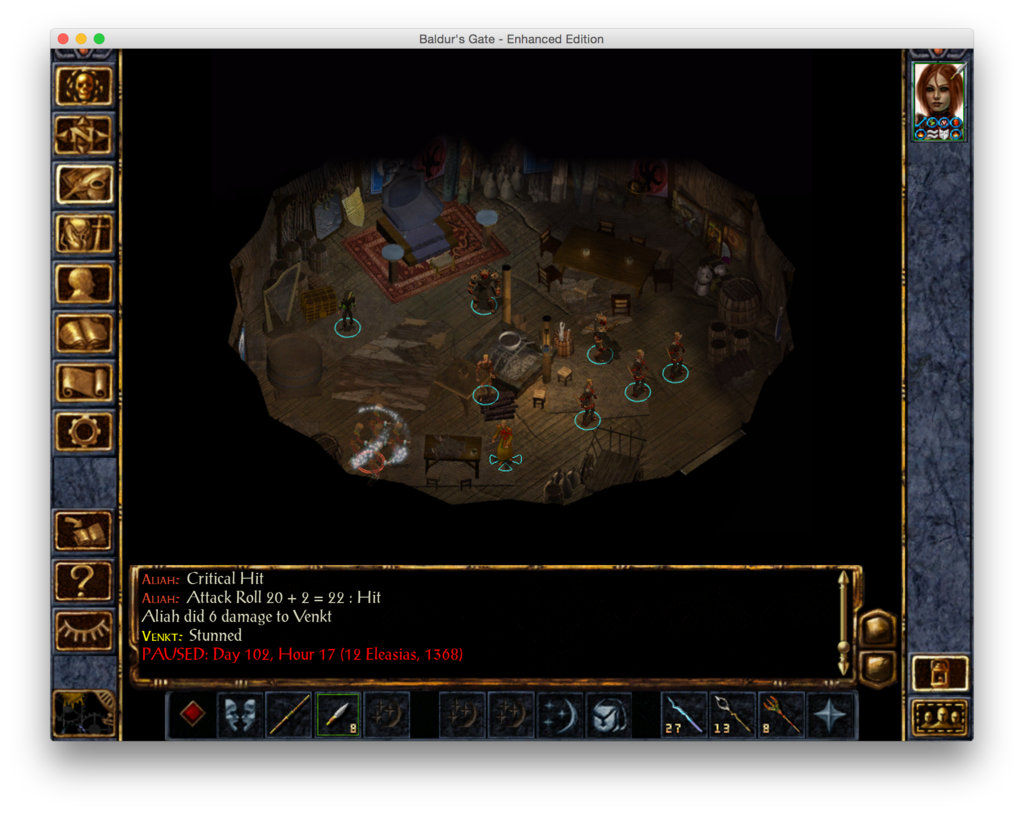Open the mage spellbook button

click(x=84, y=333)
